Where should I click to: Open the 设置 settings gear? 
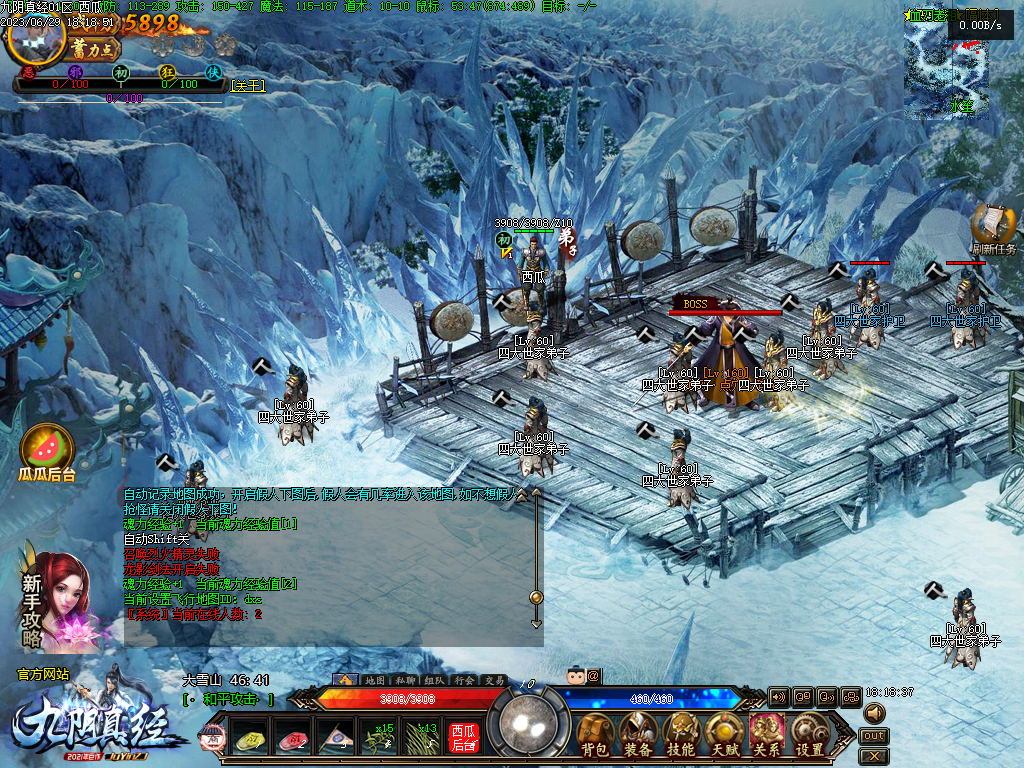809,735
